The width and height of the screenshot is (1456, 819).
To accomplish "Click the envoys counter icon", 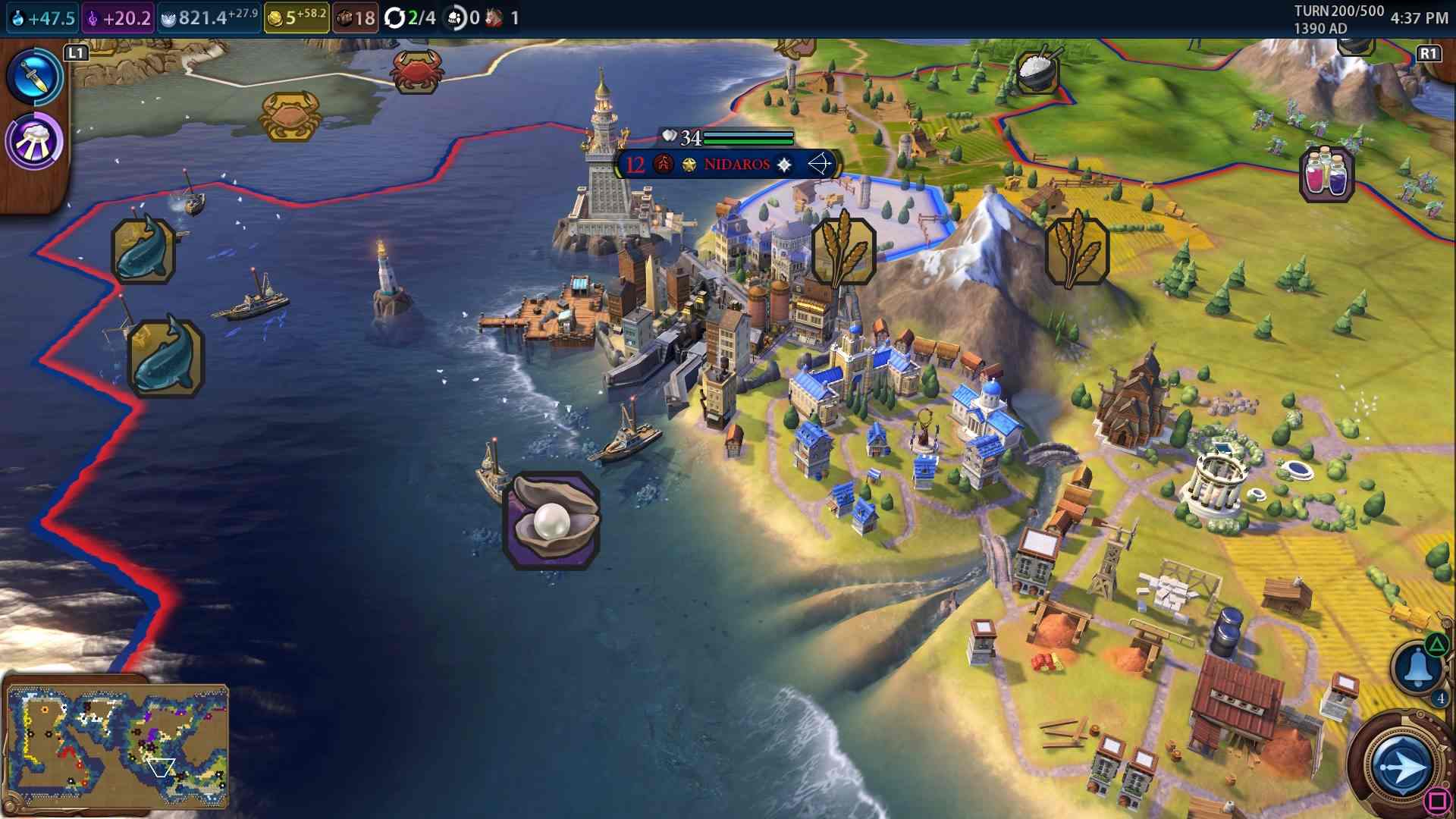I will [463, 17].
